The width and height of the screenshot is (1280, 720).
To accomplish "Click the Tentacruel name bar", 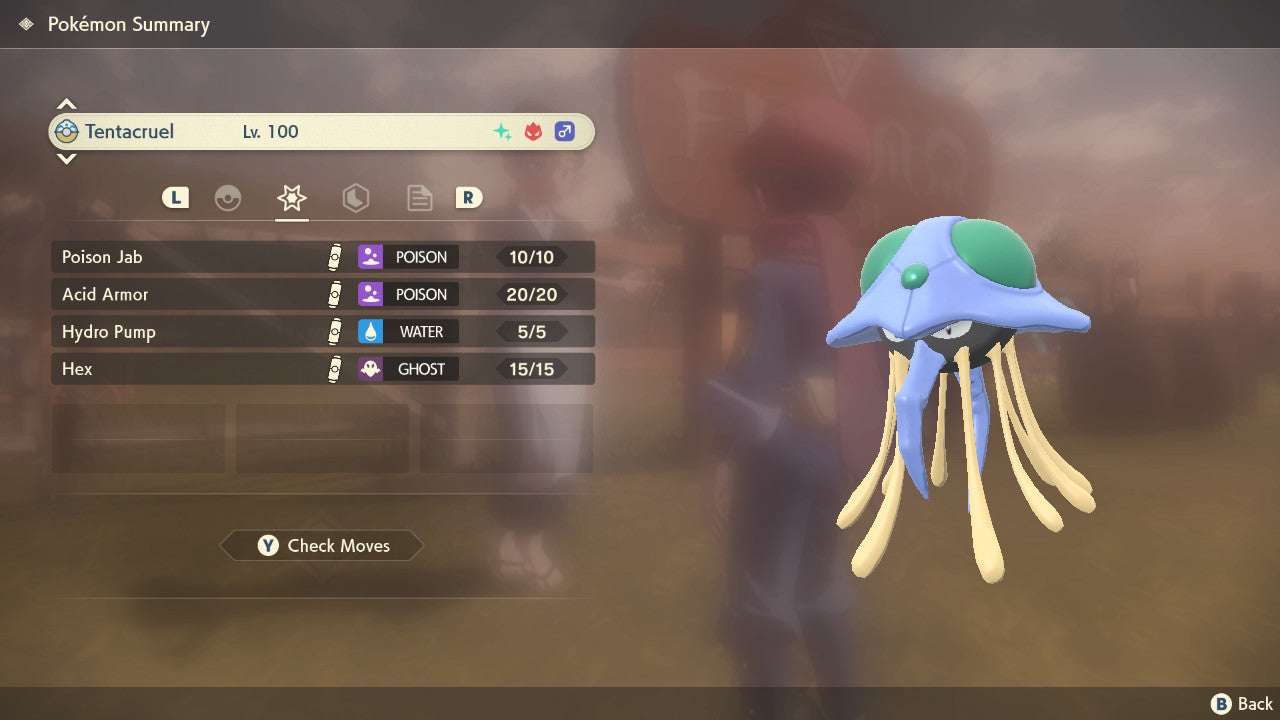I will pyautogui.click(x=321, y=131).
